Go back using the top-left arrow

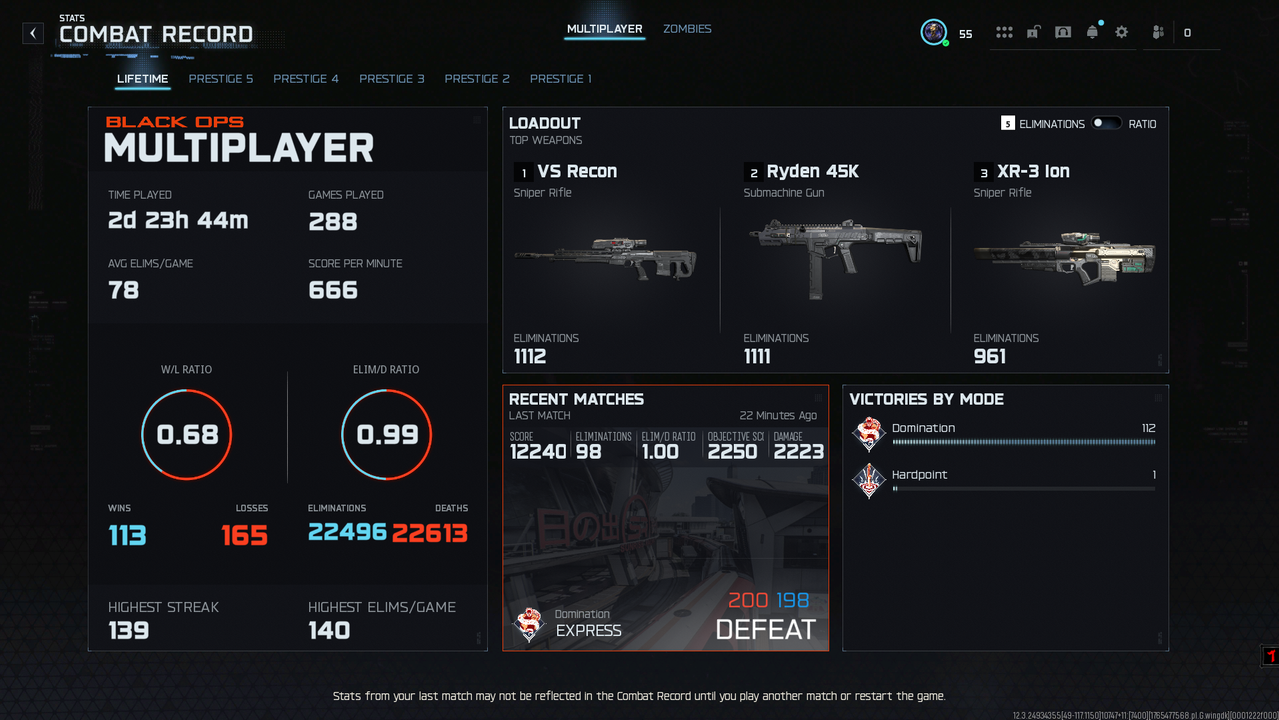coord(33,33)
